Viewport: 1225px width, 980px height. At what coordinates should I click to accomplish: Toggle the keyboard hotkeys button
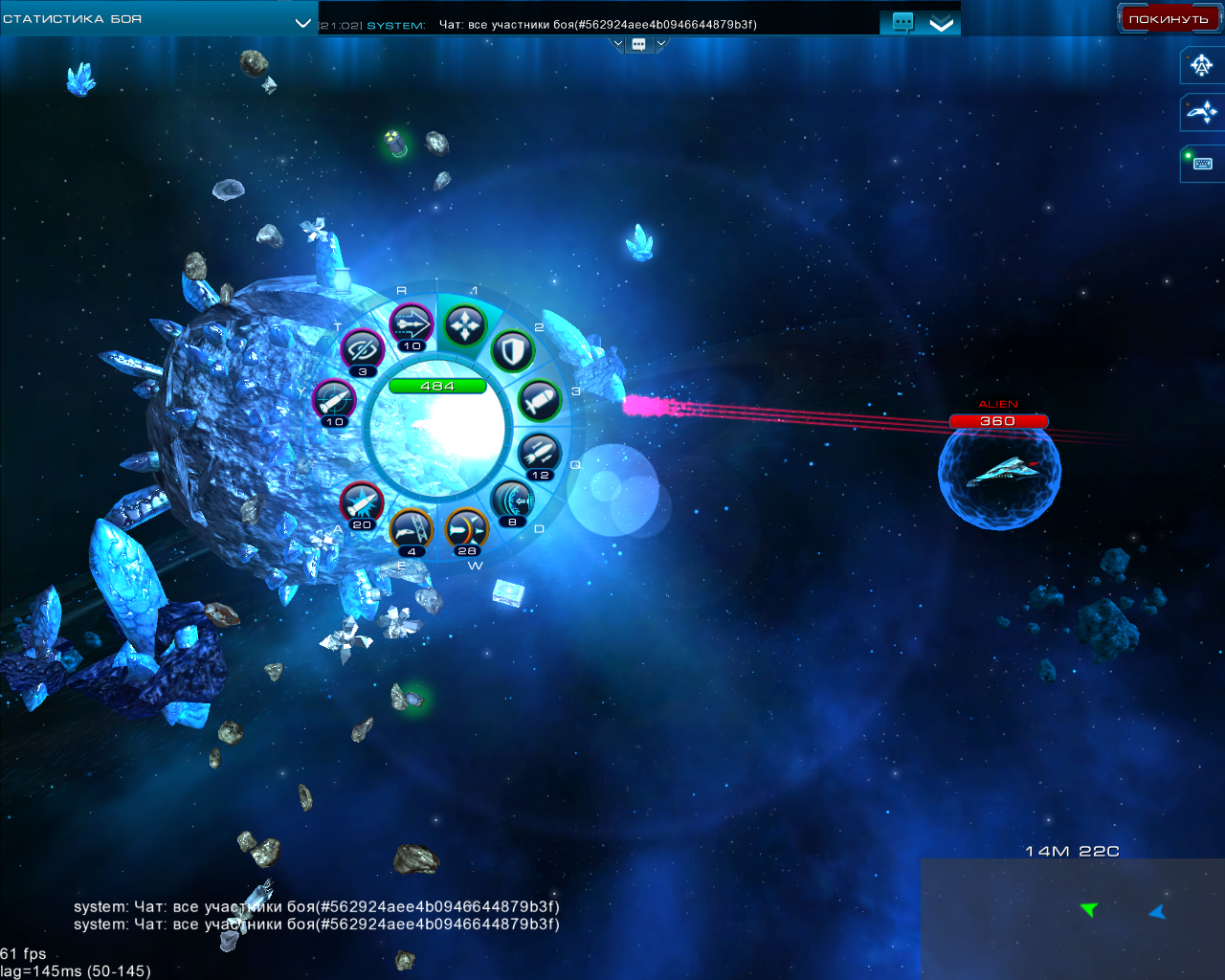coord(1202,164)
